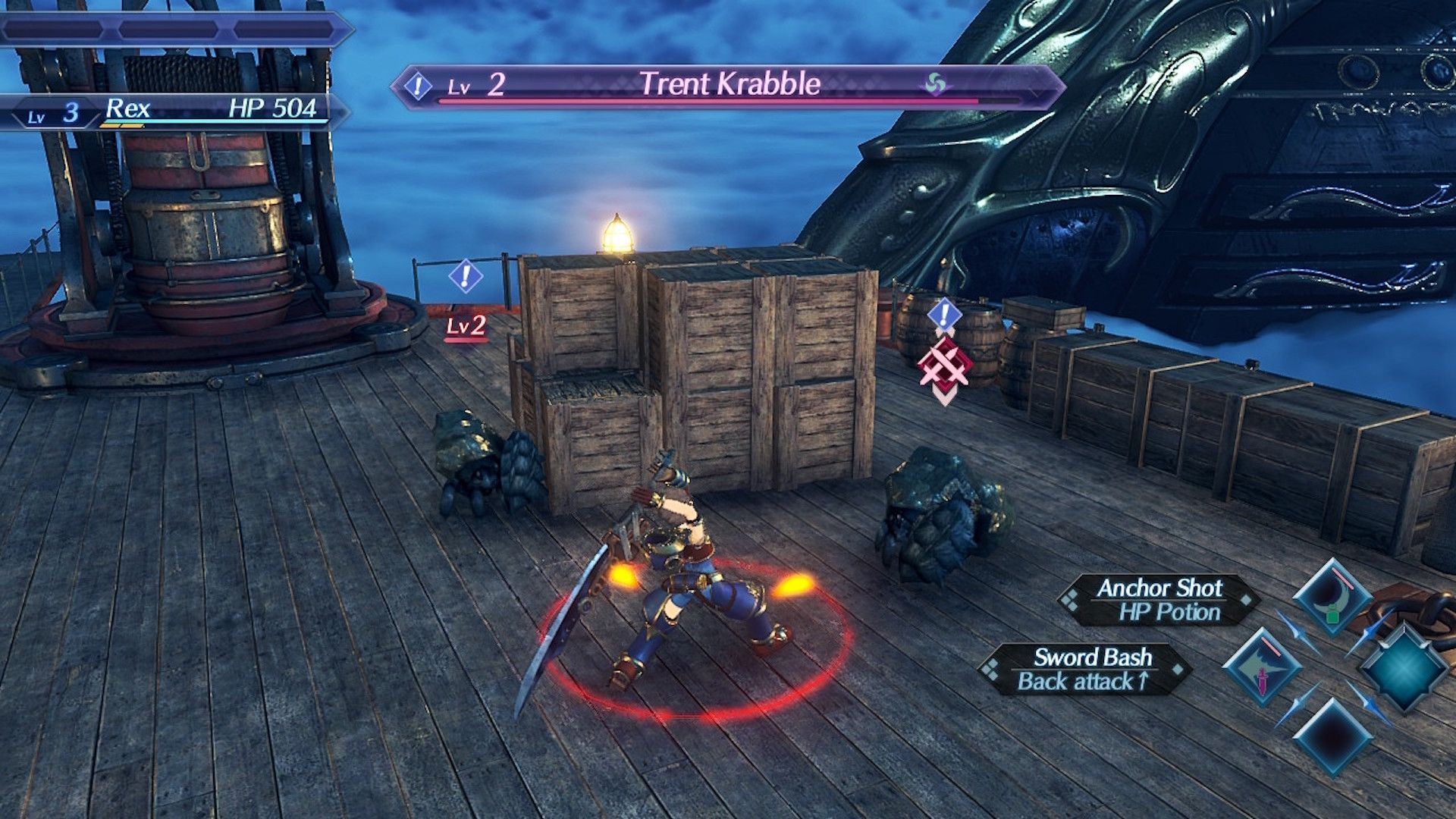Click the small diamond at the Anchor Shot plate's right end
Screen dimensions: 1456x819
pyautogui.click(x=1245, y=601)
